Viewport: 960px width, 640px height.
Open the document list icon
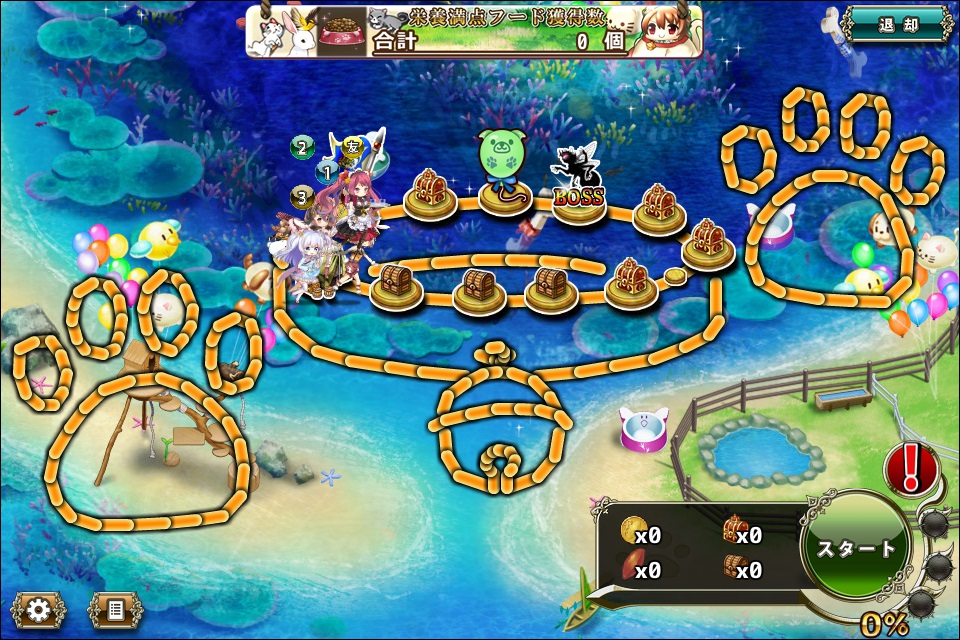pyautogui.click(x=116, y=609)
